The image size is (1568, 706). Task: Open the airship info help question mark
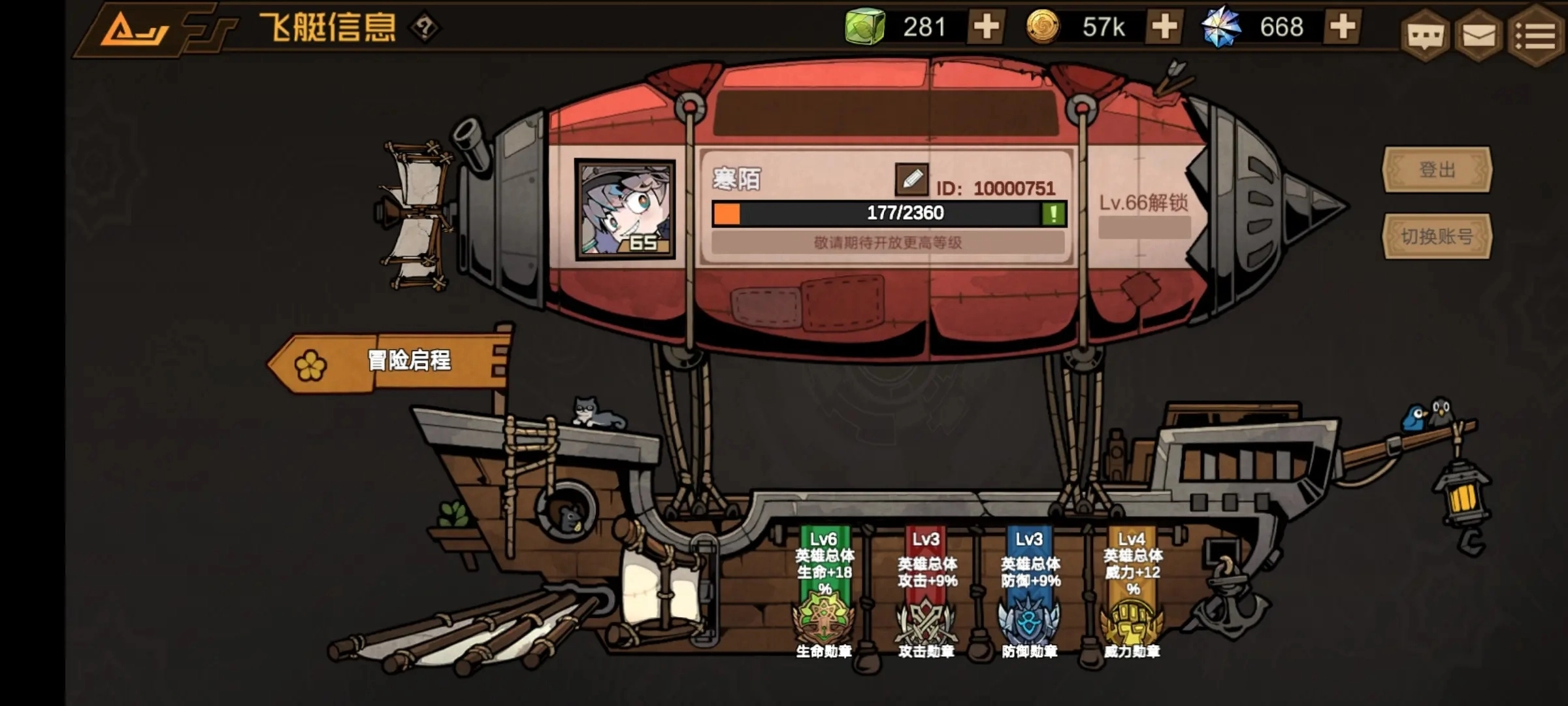[425, 27]
